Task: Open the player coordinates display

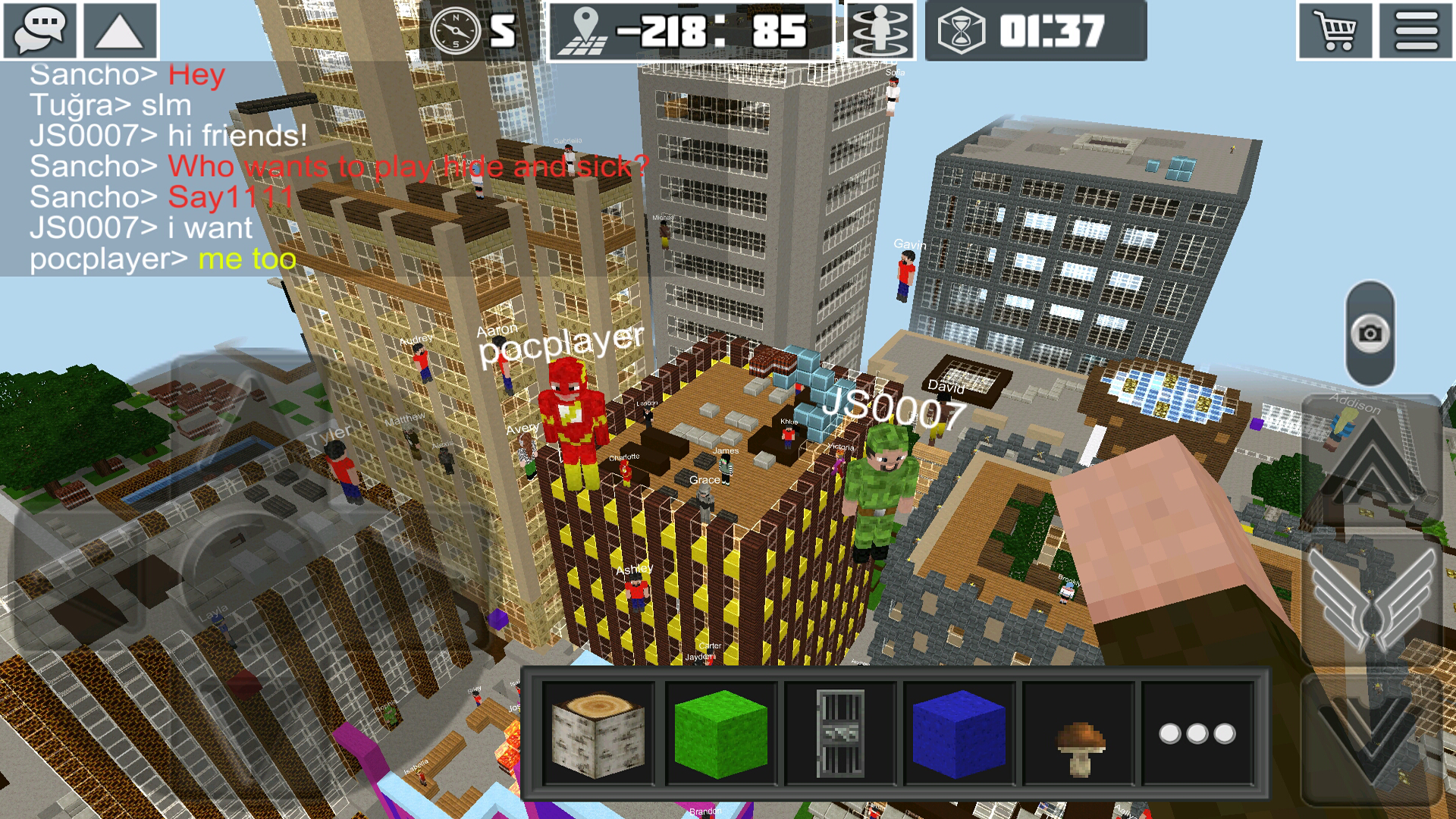Action: (682, 32)
